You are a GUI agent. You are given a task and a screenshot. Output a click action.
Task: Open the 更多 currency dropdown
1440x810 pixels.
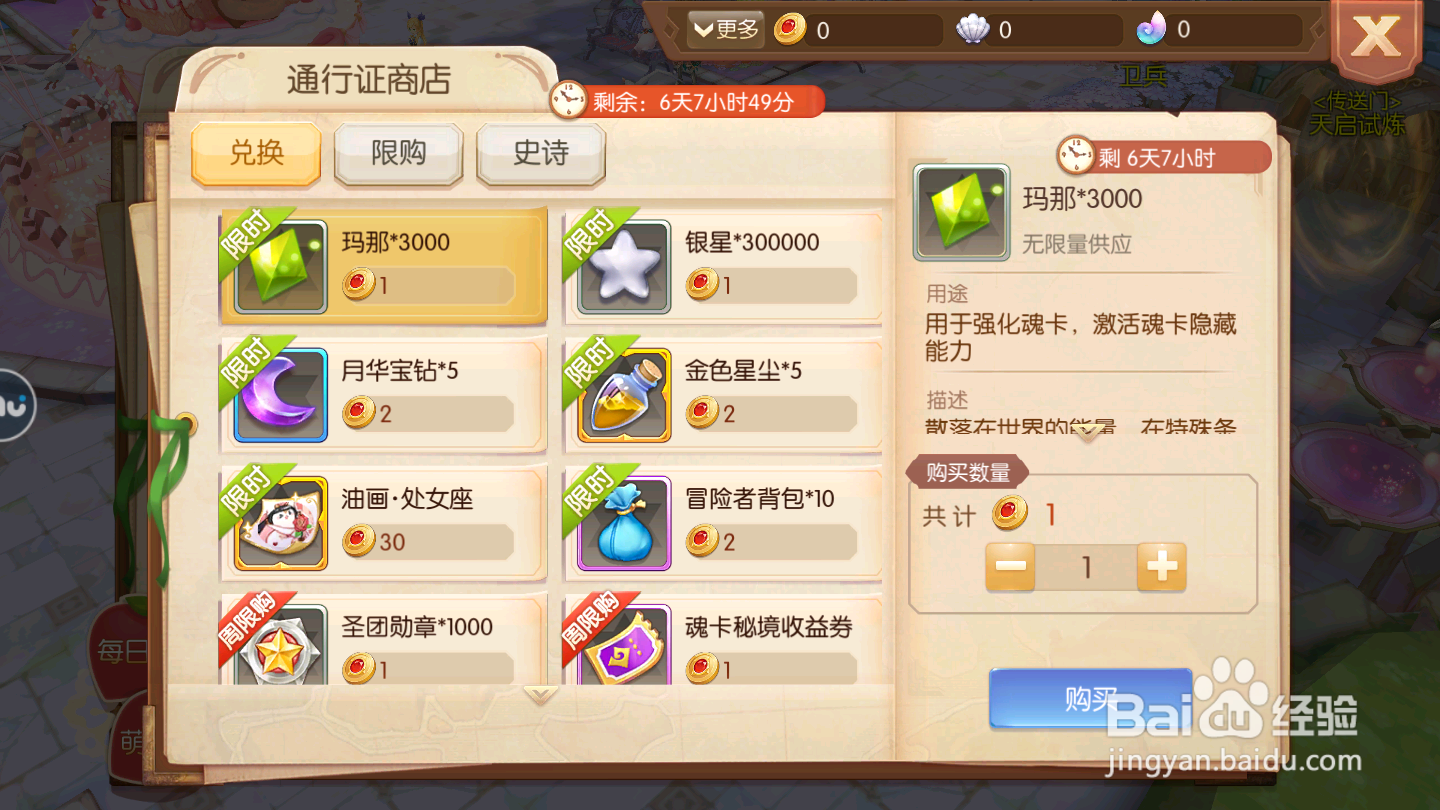click(723, 28)
